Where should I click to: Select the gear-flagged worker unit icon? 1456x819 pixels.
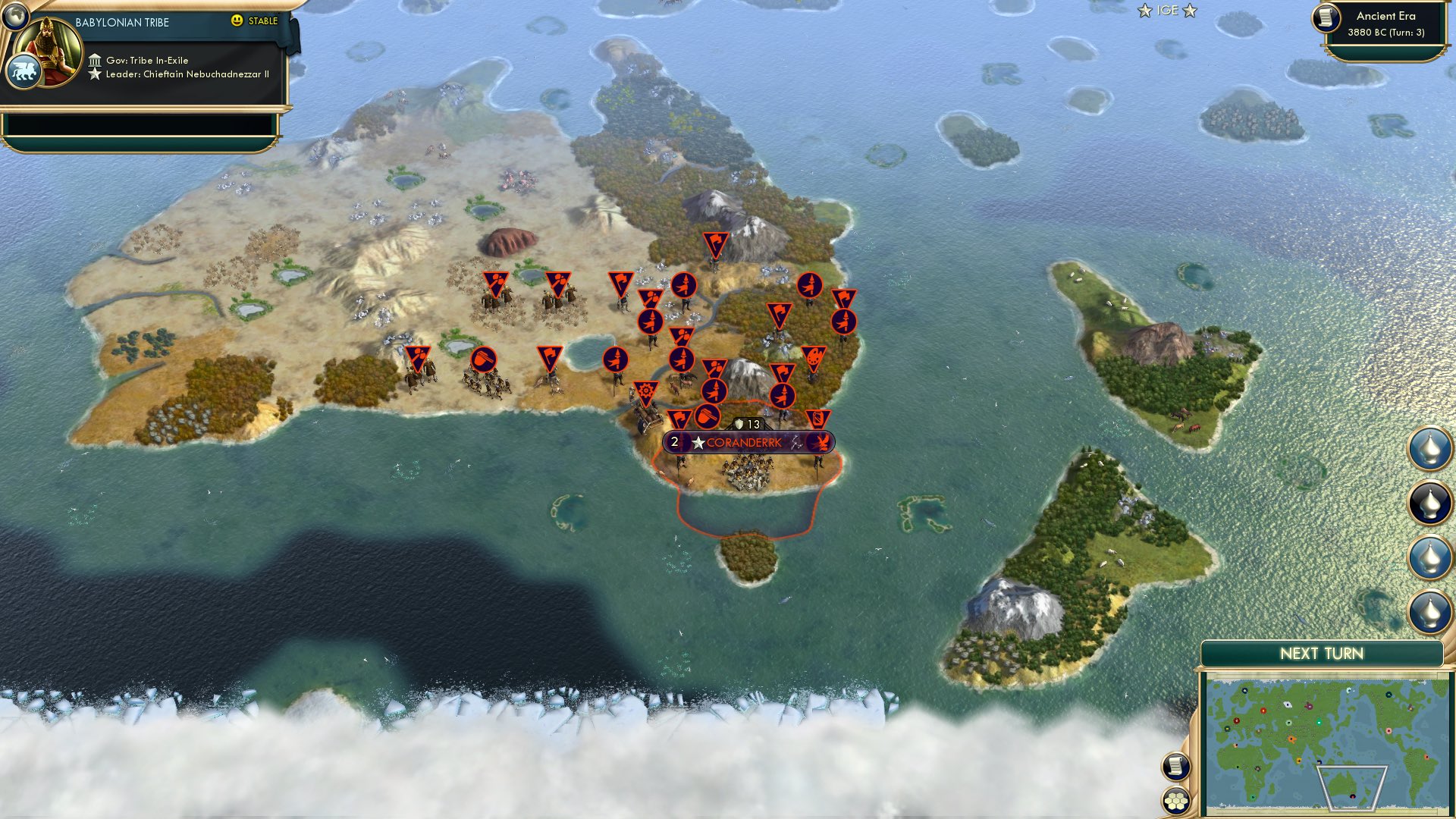coord(645,391)
